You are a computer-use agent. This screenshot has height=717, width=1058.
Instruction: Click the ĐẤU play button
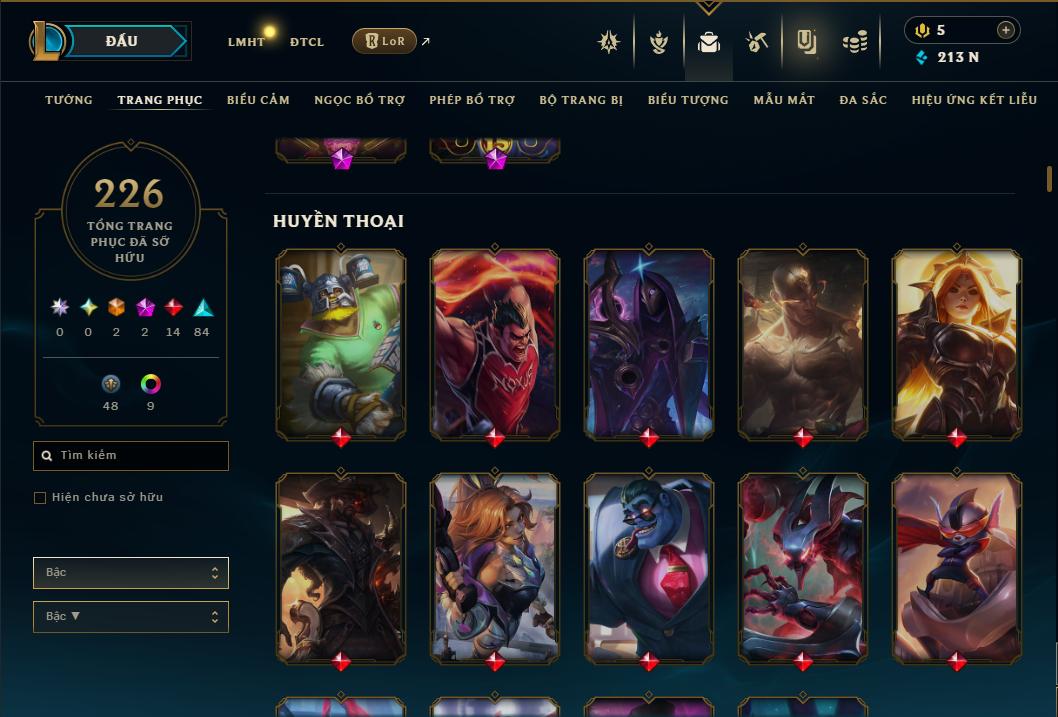click(x=122, y=41)
